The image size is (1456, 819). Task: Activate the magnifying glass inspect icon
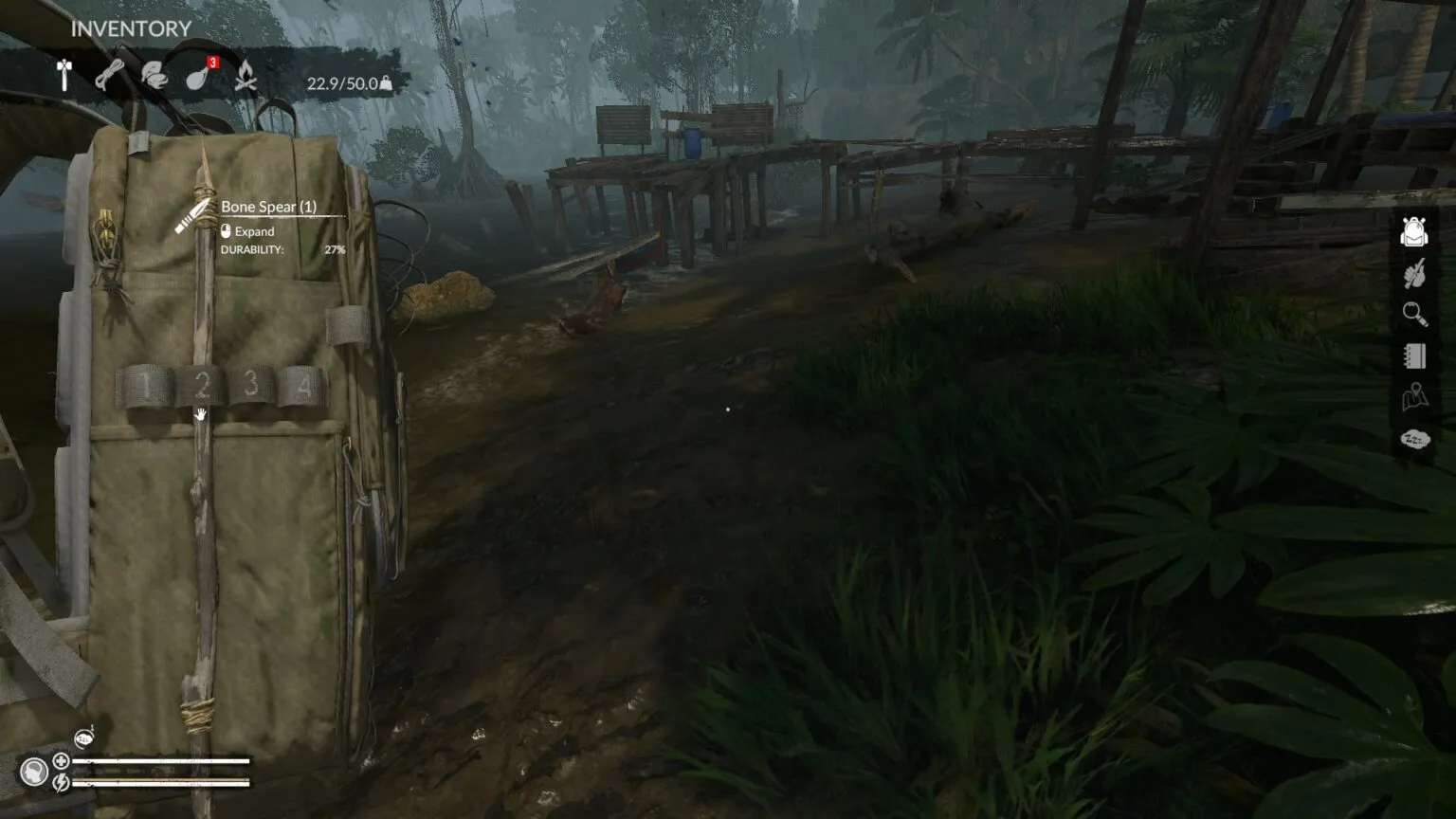[x=1414, y=314]
